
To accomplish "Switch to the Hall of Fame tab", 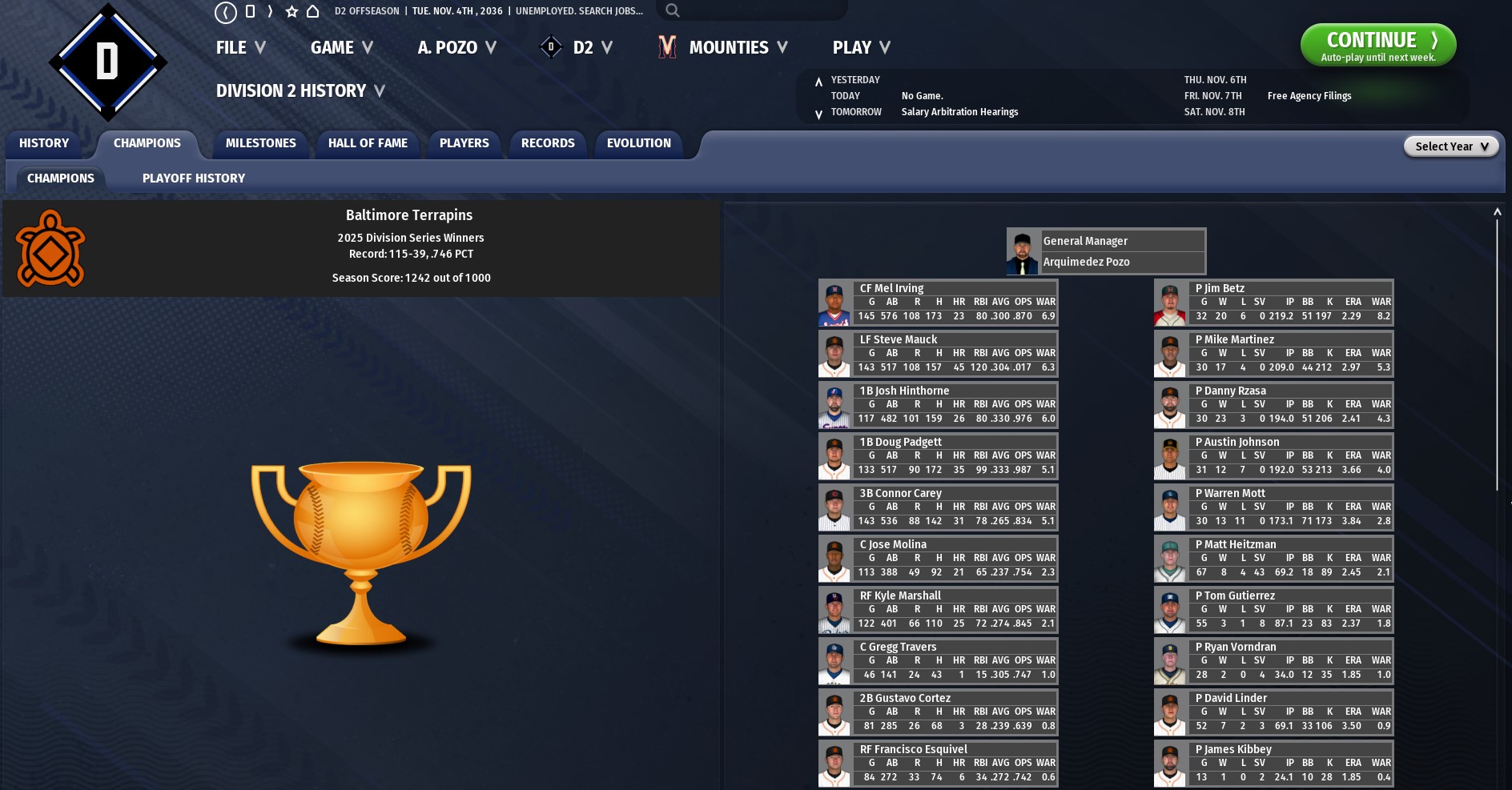I will coord(368,143).
